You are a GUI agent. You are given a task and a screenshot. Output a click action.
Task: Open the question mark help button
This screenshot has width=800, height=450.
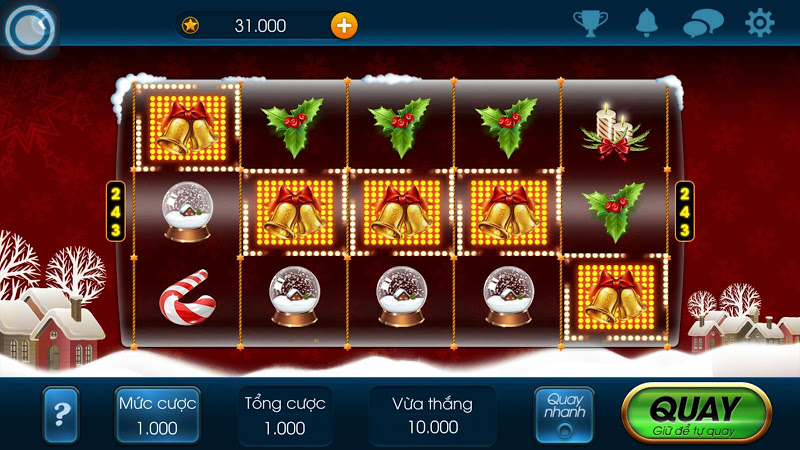61,414
